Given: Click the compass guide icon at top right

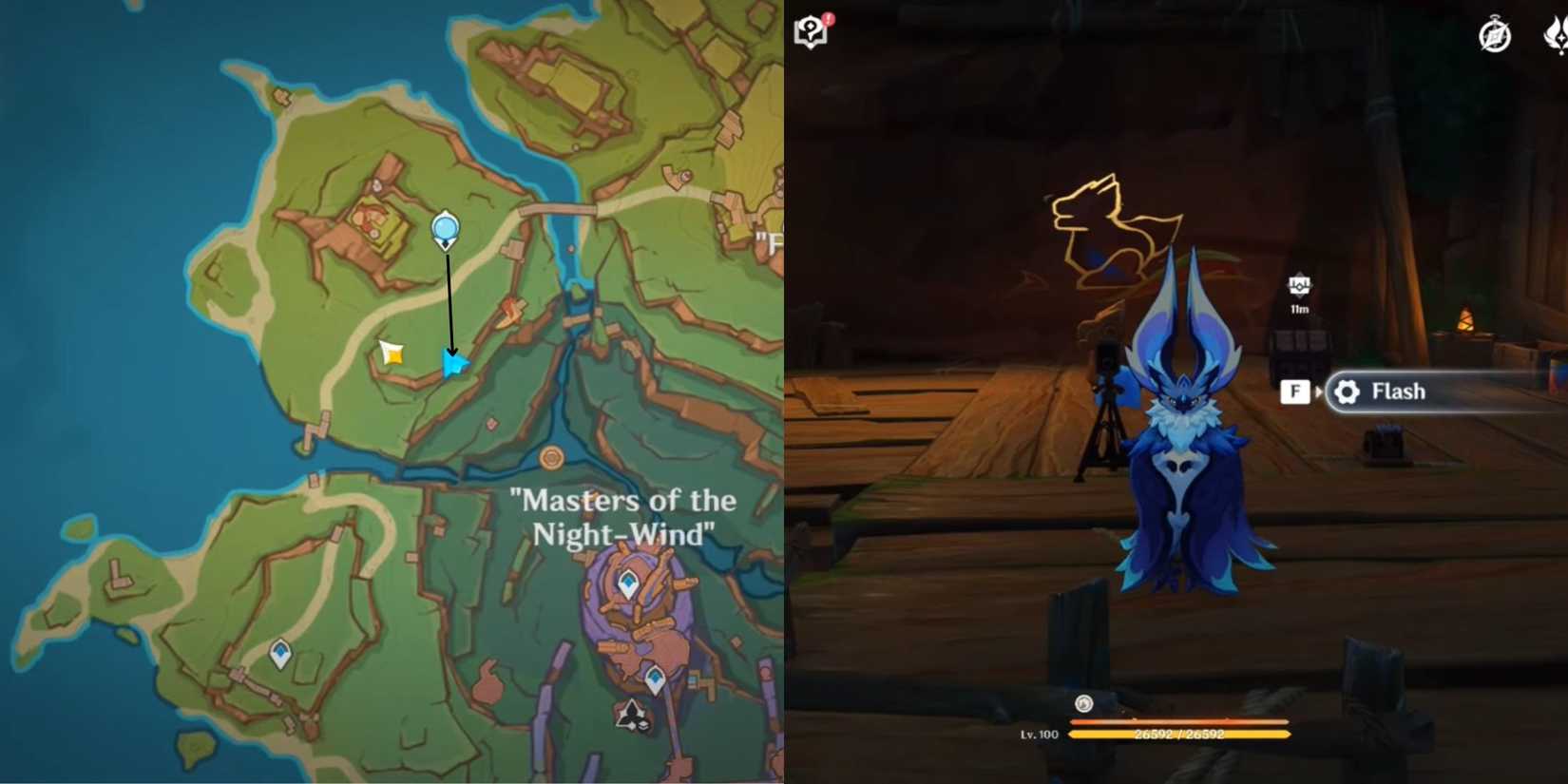Looking at the screenshot, I should point(1494,36).
